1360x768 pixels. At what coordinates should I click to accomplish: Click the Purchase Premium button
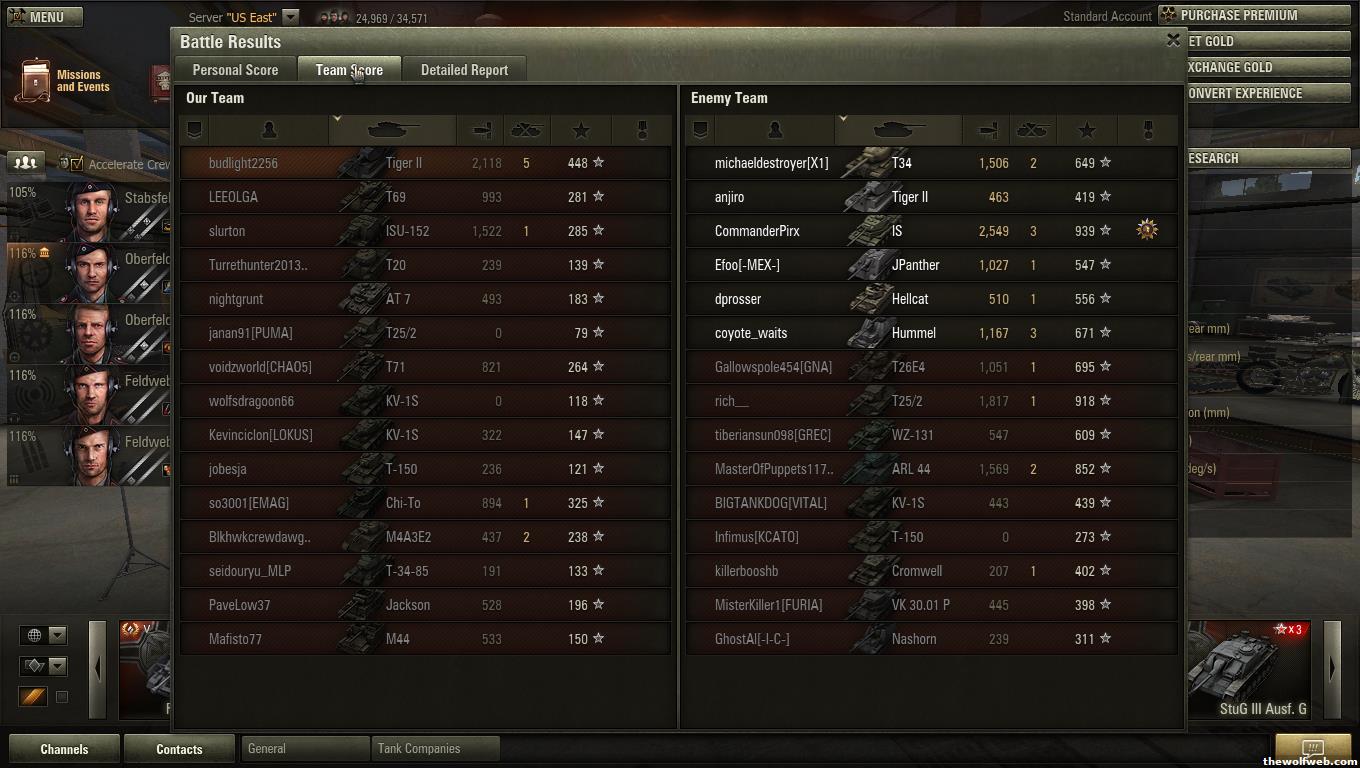click(1254, 15)
